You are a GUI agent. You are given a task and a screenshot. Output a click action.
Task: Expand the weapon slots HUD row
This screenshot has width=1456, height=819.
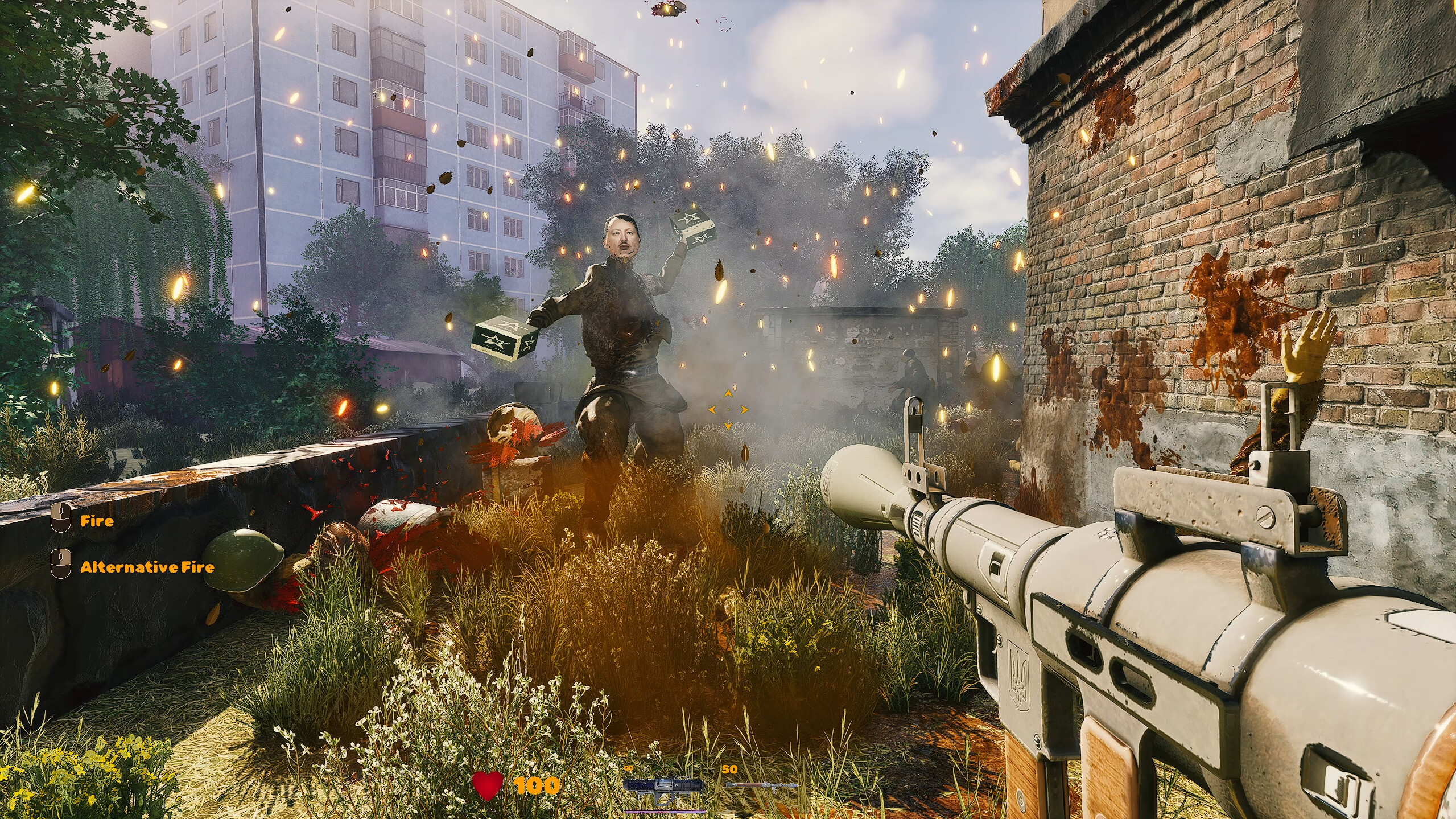pyautogui.click(x=711, y=785)
